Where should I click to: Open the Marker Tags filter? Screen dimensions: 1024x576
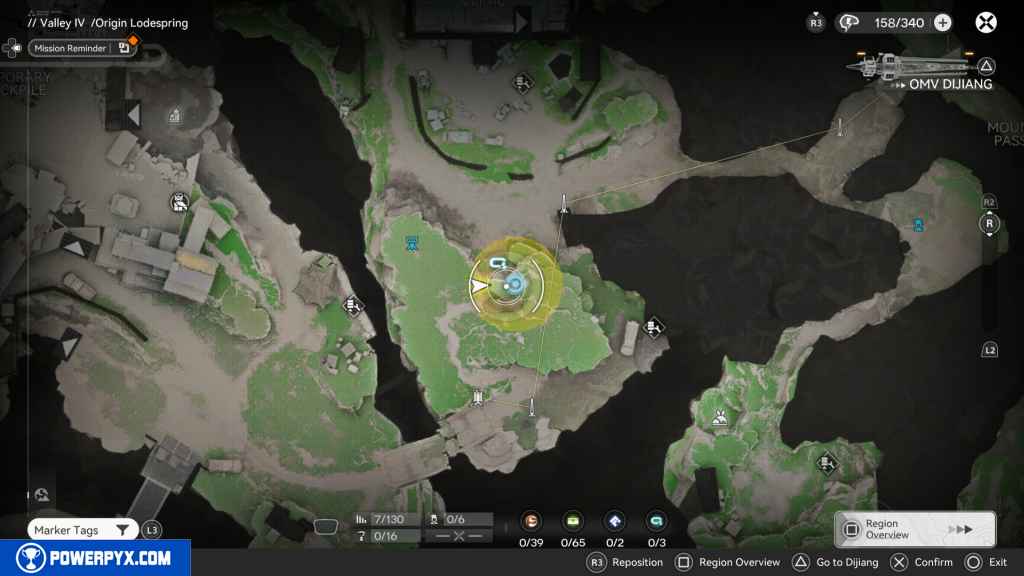80,530
